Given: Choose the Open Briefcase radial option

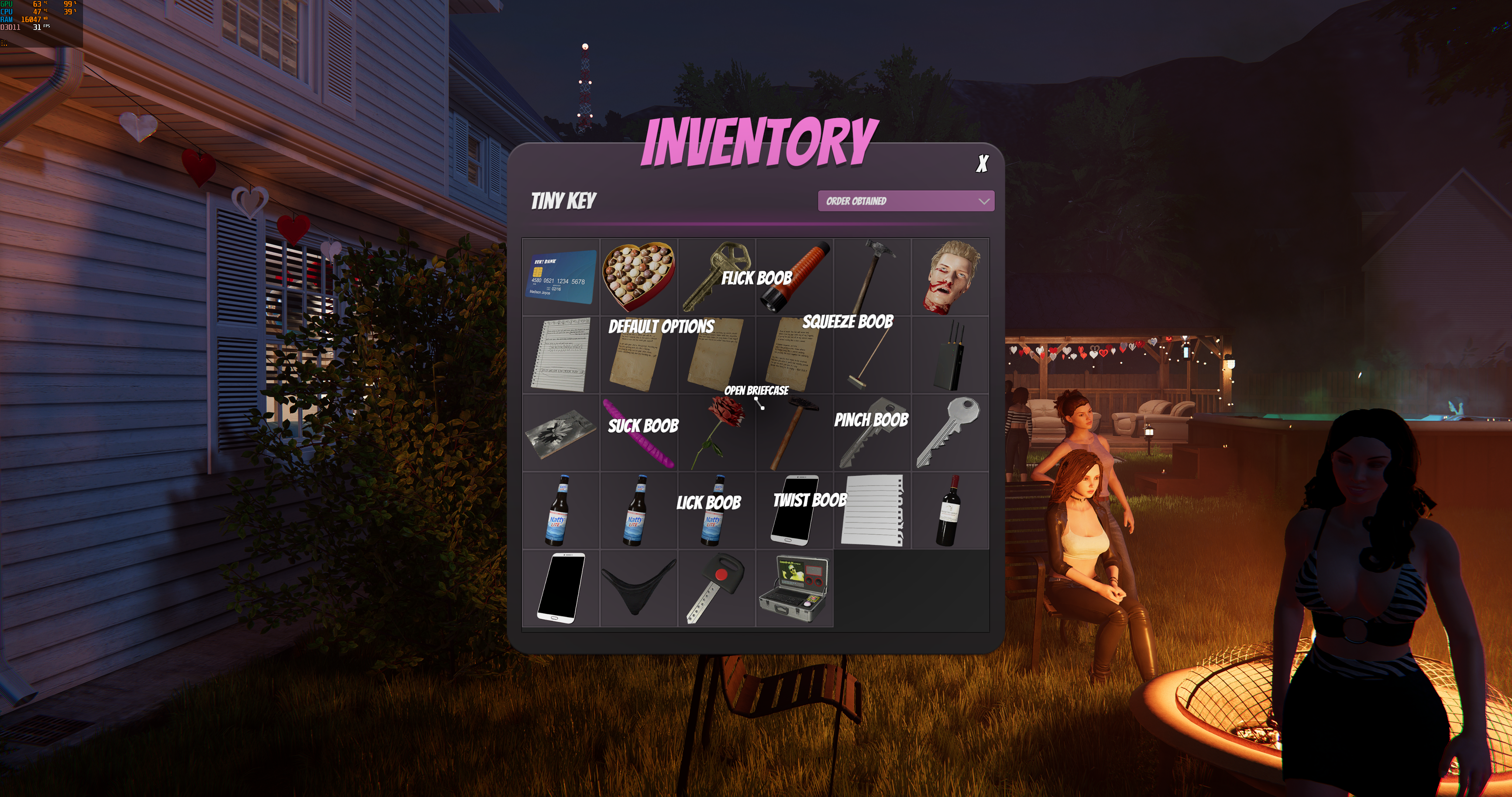Looking at the screenshot, I should (756, 391).
